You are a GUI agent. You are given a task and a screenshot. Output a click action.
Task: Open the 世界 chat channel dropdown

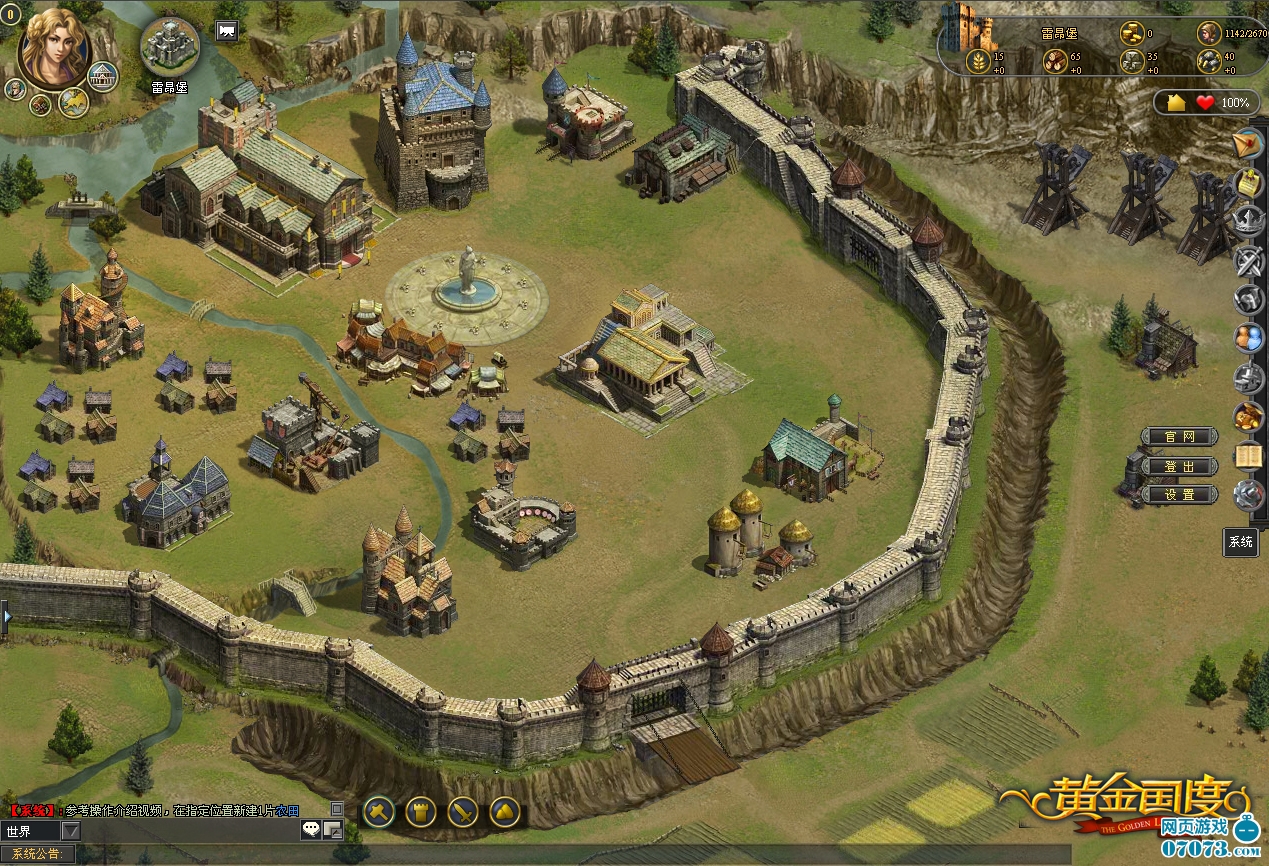71,830
